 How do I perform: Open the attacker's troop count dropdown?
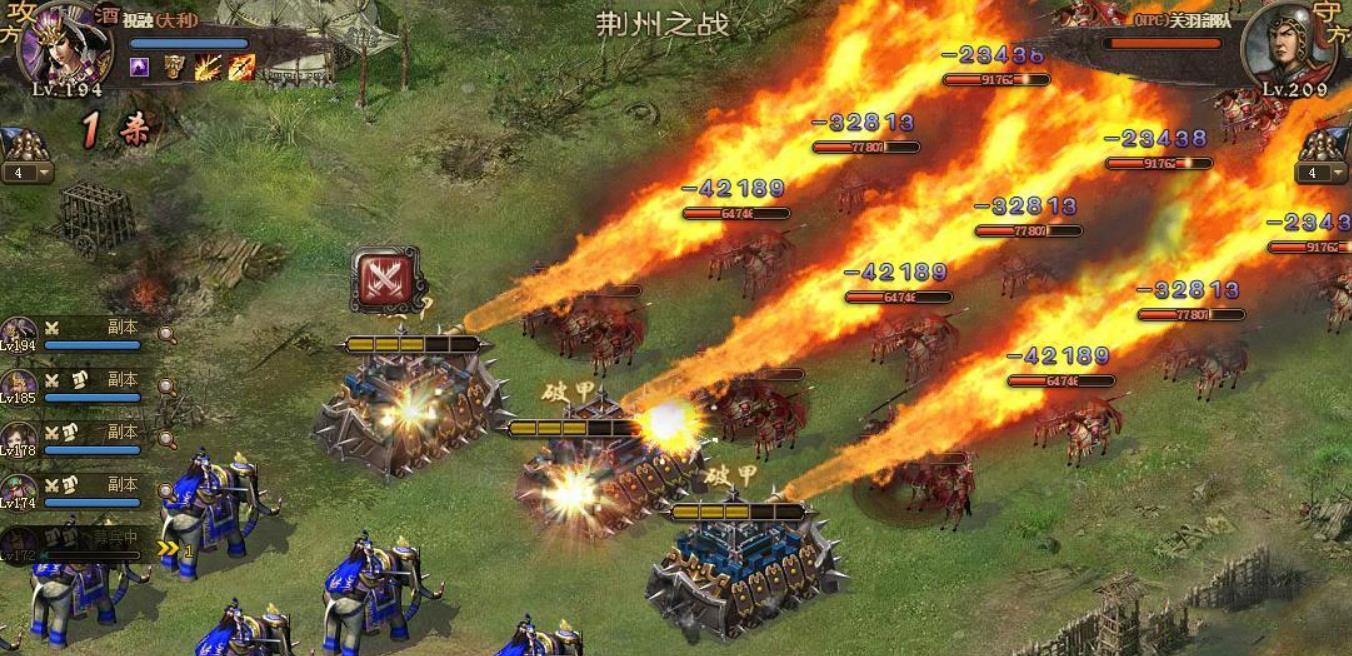pyautogui.click(x=42, y=173)
